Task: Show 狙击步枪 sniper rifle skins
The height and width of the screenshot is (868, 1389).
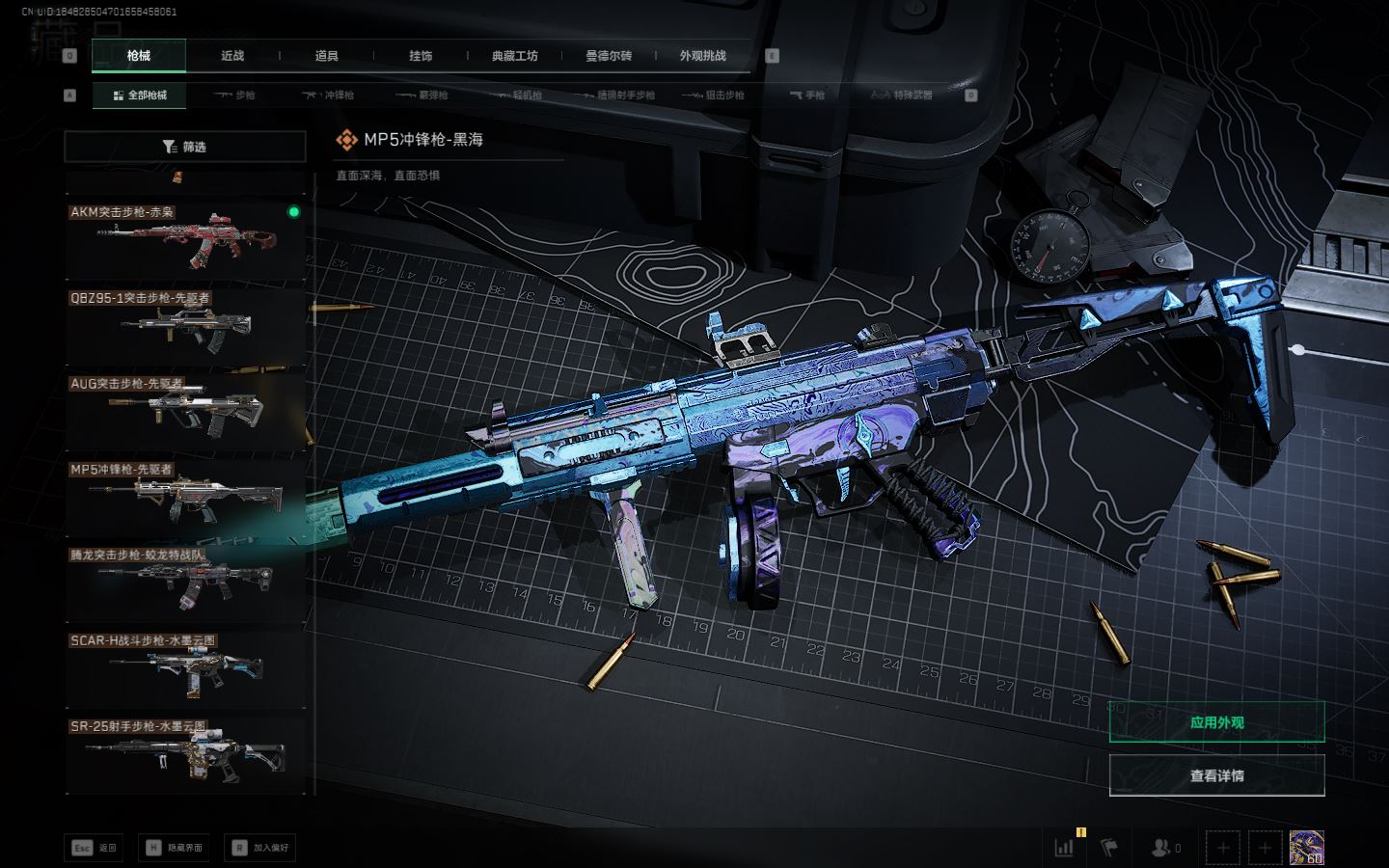Action: click(x=714, y=95)
